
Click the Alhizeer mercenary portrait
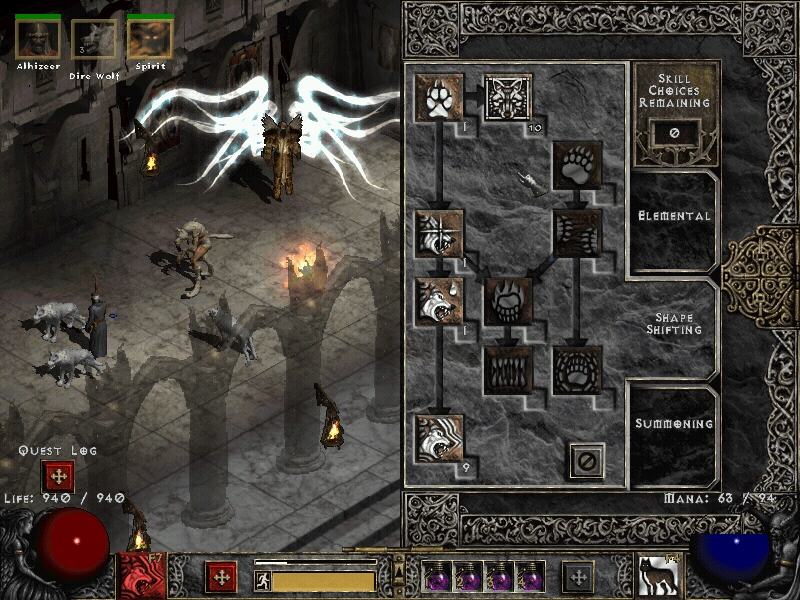click(39, 38)
